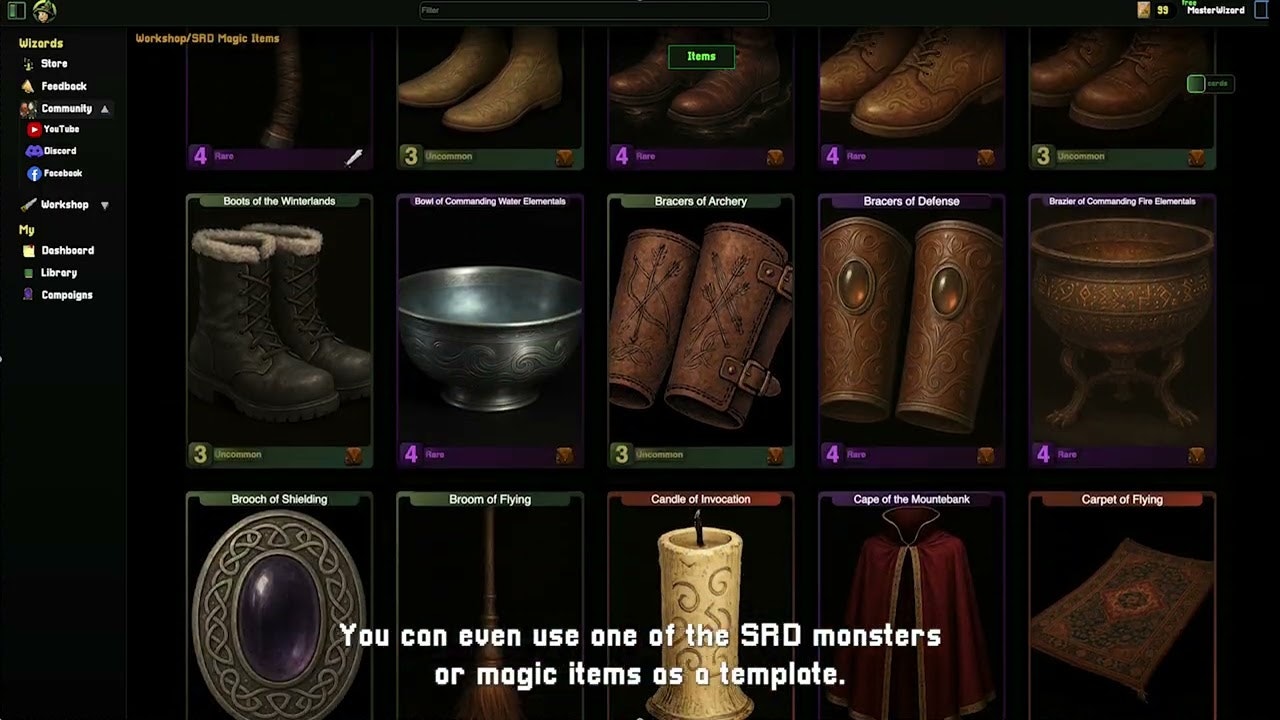Click the gem icon on Bracers of Archery card
The height and width of the screenshot is (720, 1280).
click(x=775, y=455)
